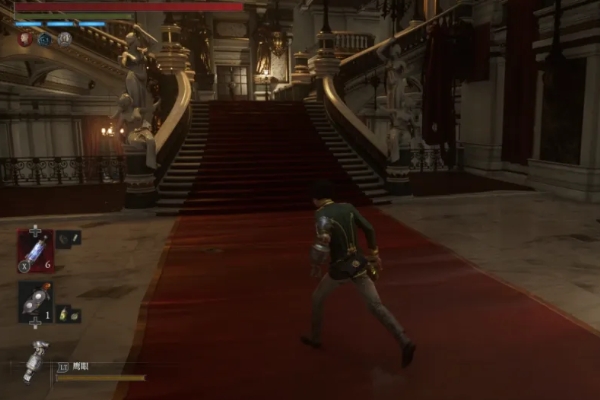The image size is (600, 400).
Task: Select the Pulse Cell healing item slot
Action: pyautogui.click(x=35, y=251)
